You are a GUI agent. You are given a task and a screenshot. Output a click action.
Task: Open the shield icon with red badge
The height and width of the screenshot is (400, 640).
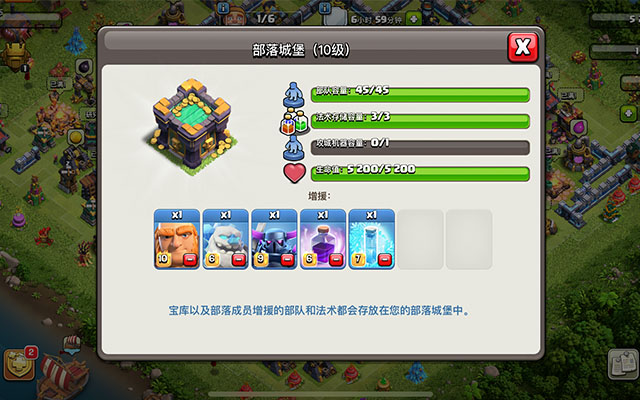tap(19, 362)
